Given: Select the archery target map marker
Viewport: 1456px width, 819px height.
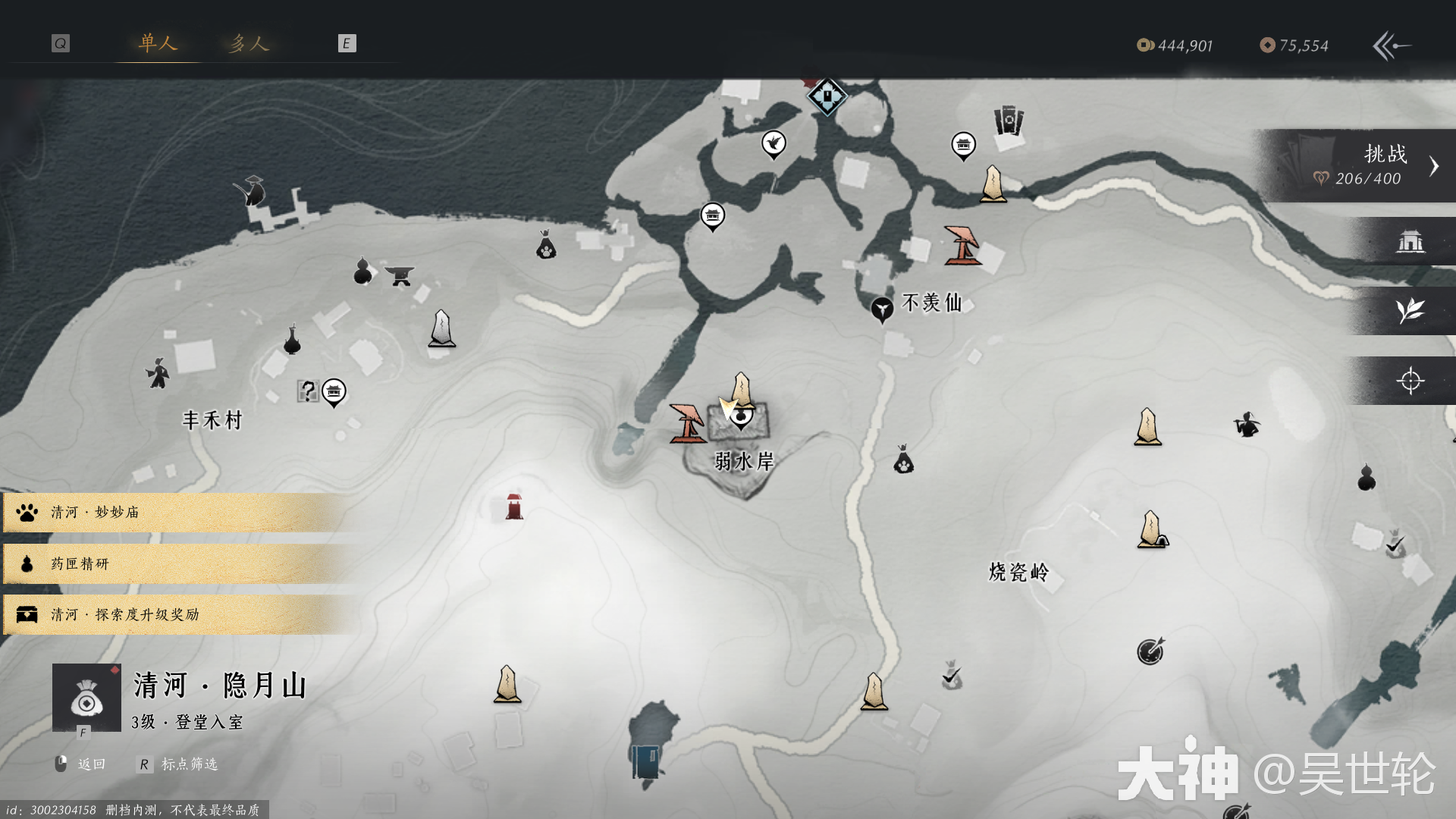Looking at the screenshot, I should click(1150, 651).
